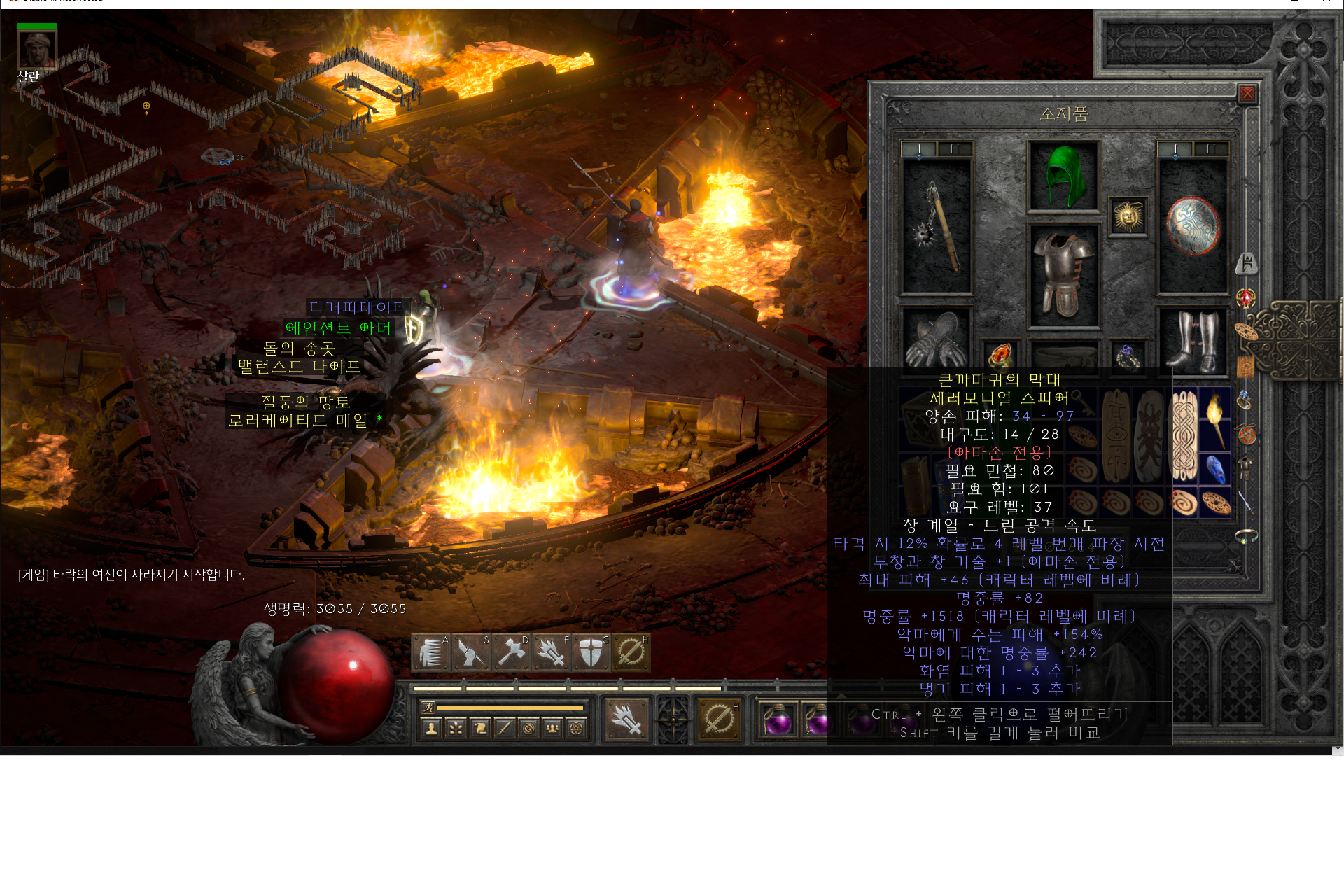This screenshot has height=896, width=1344.
Task: Open the quest log scroll button
Action: pos(480,729)
